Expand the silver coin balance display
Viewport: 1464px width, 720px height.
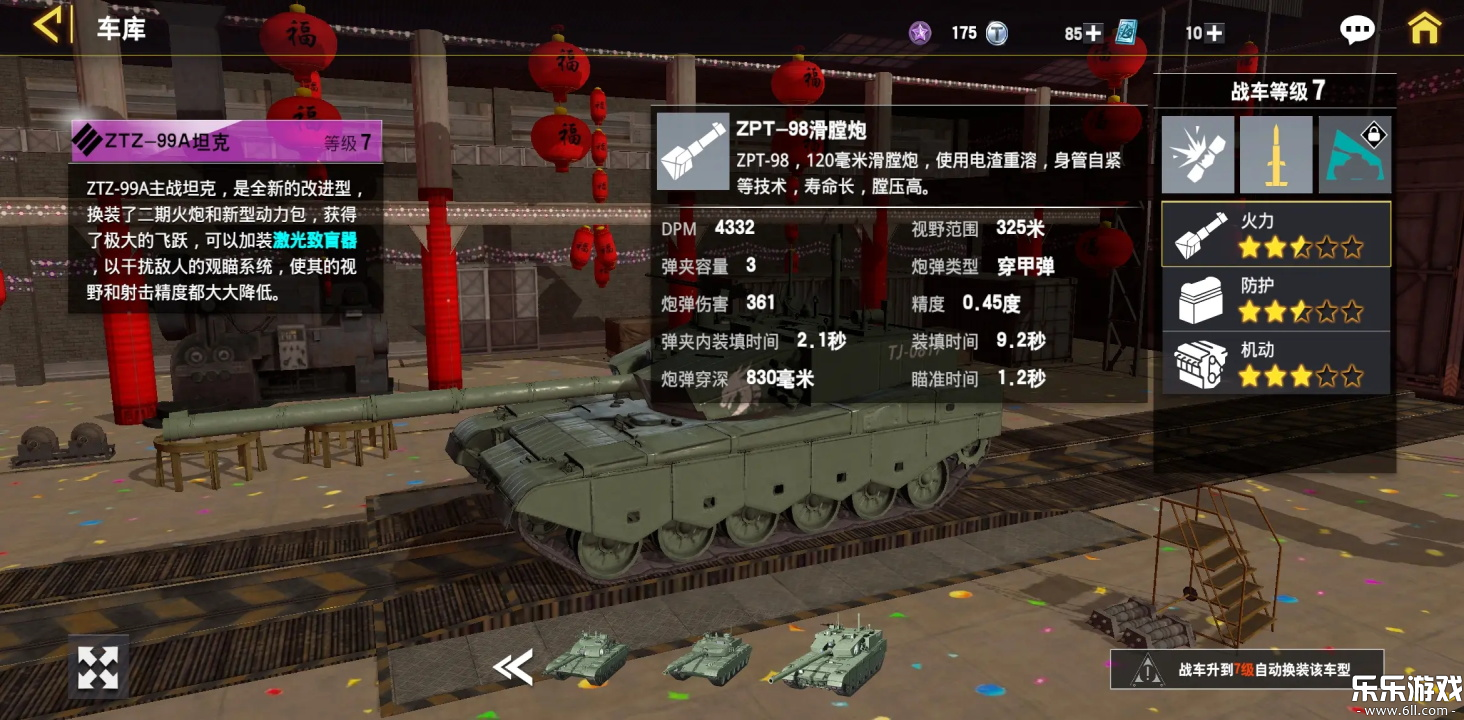click(997, 32)
